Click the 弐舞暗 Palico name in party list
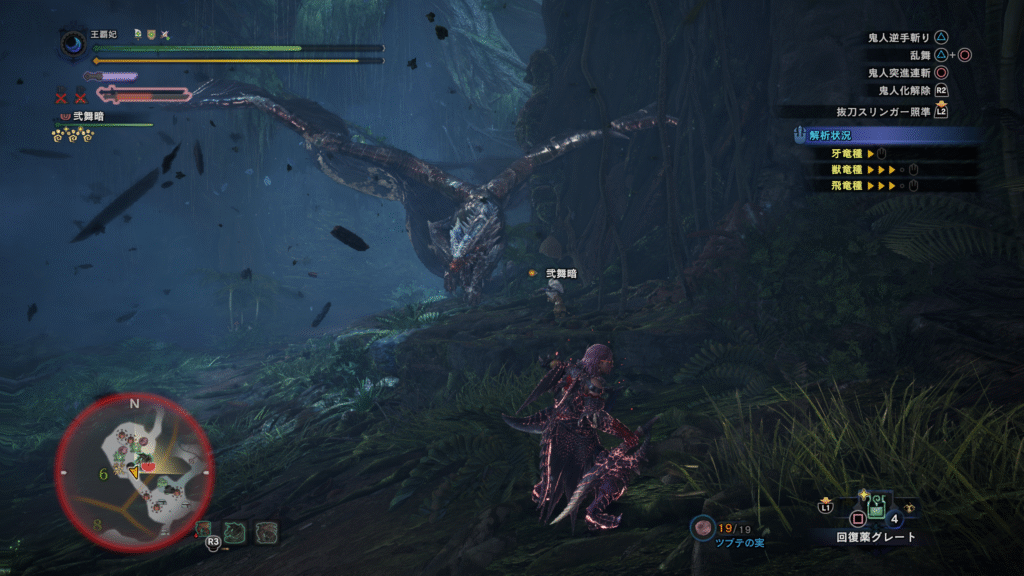This screenshot has height=576, width=1024. tap(87, 116)
